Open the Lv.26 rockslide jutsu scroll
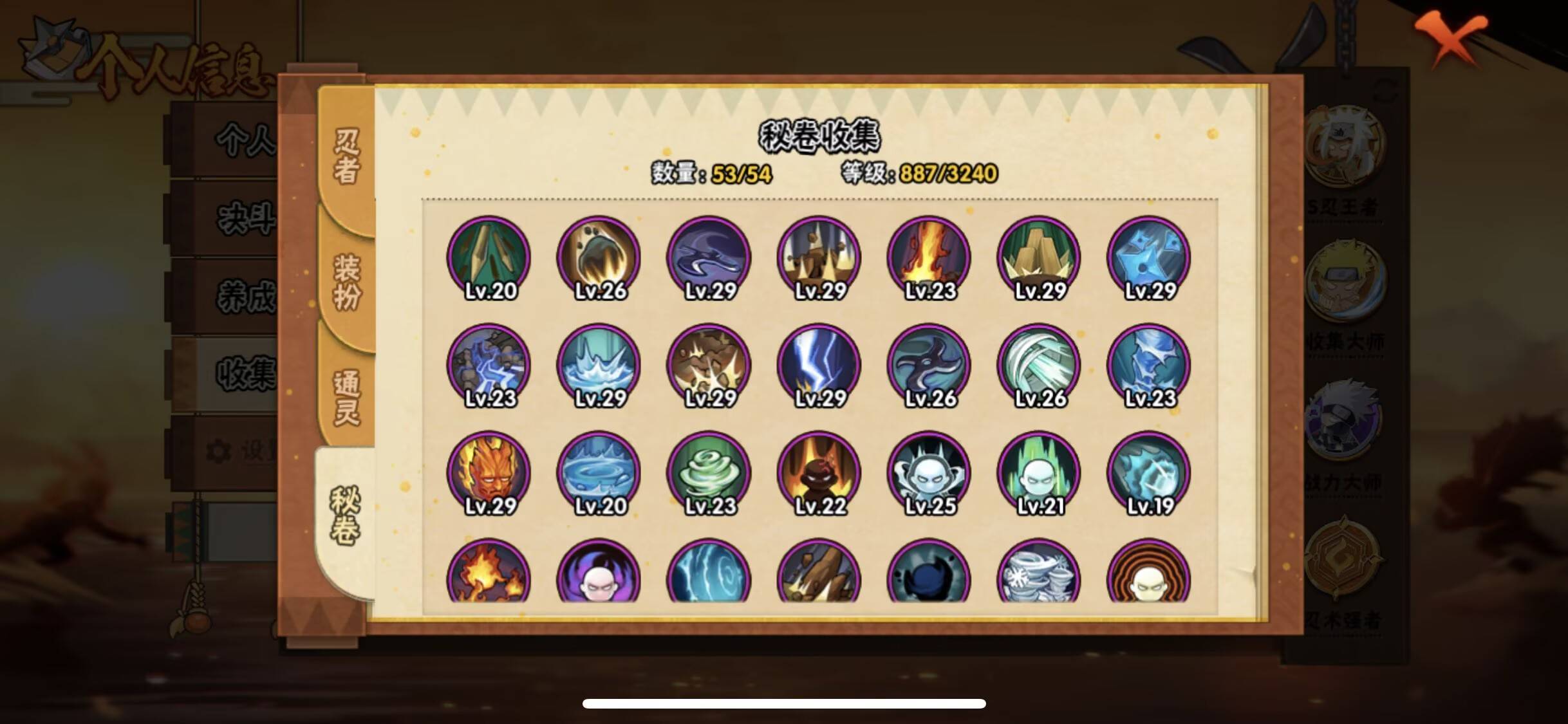Image resolution: width=1568 pixels, height=724 pixels. pos(599,257)
